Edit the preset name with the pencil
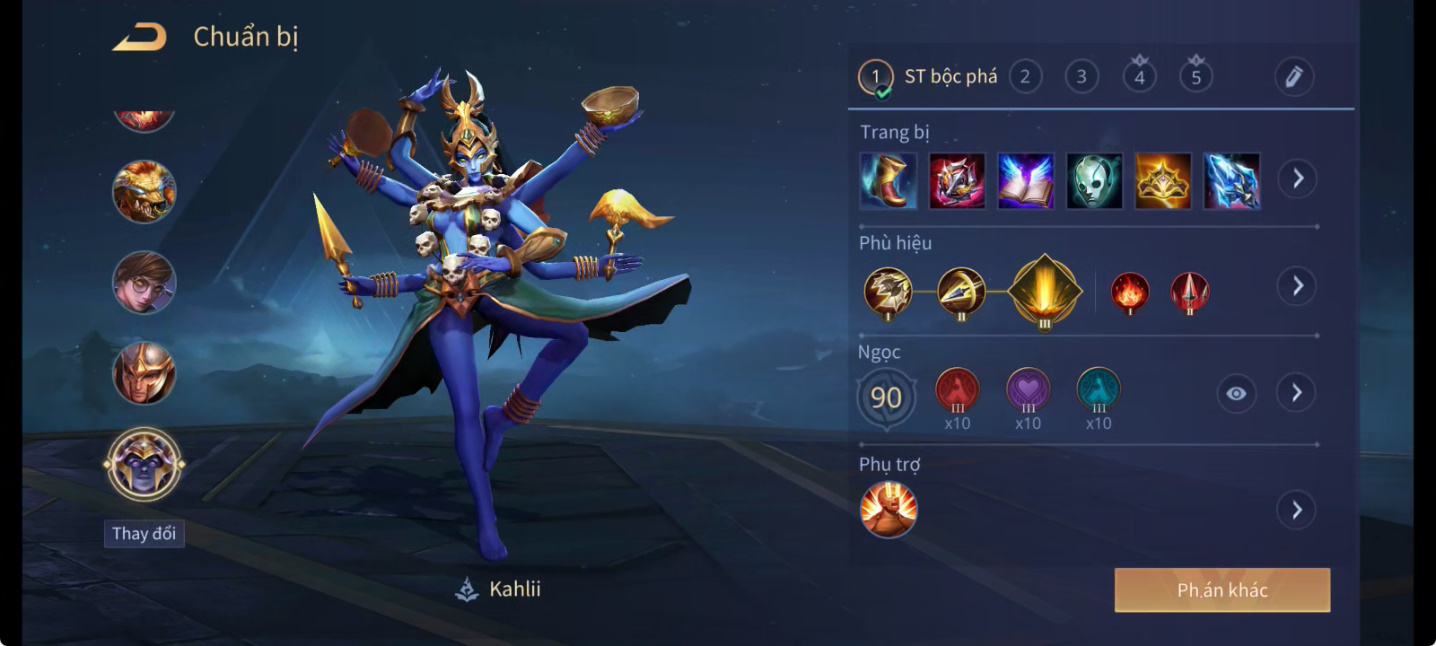The width and height of the screenshot is (1436, 646). (1294, 77)
